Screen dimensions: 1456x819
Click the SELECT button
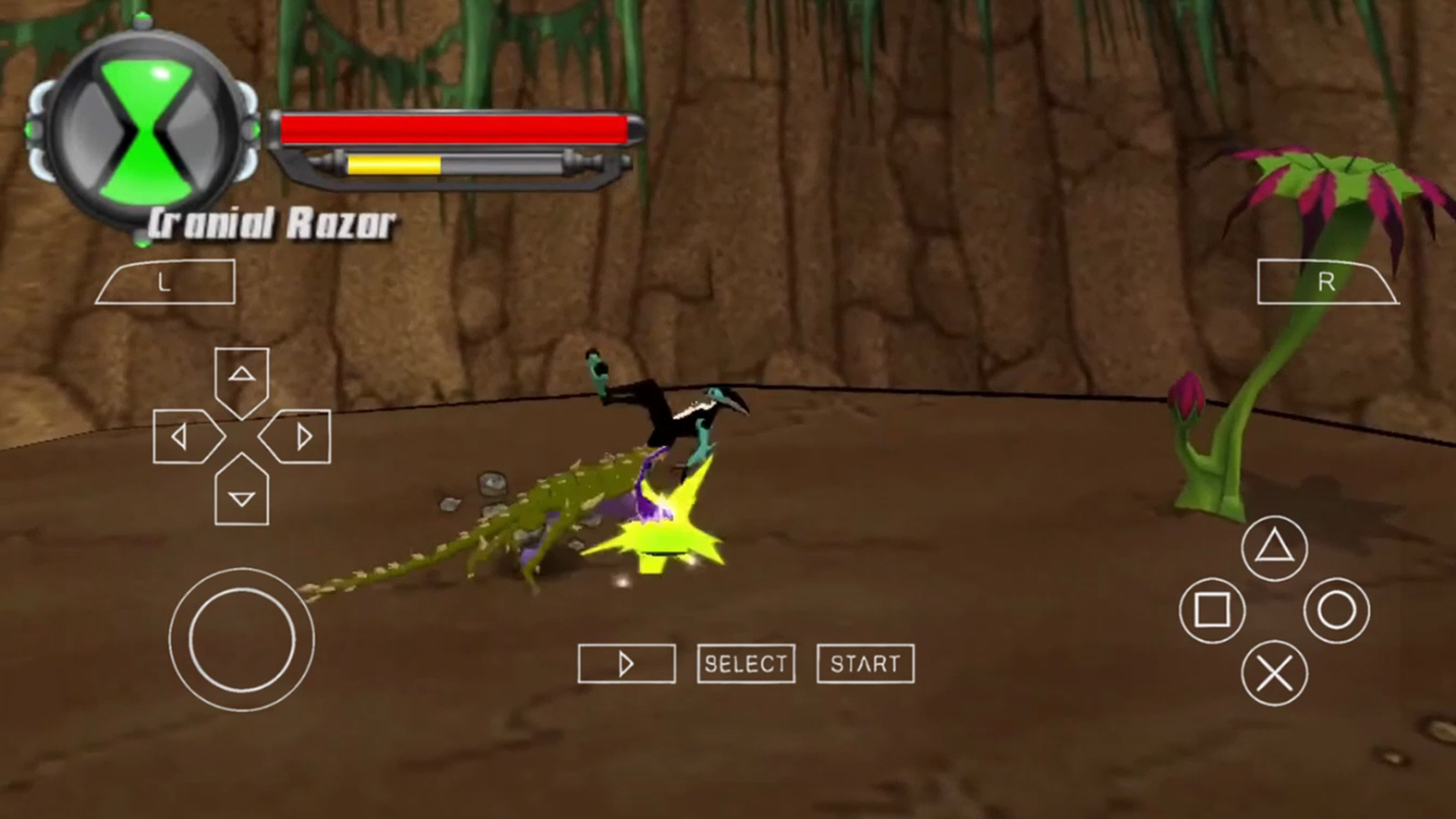746,663
